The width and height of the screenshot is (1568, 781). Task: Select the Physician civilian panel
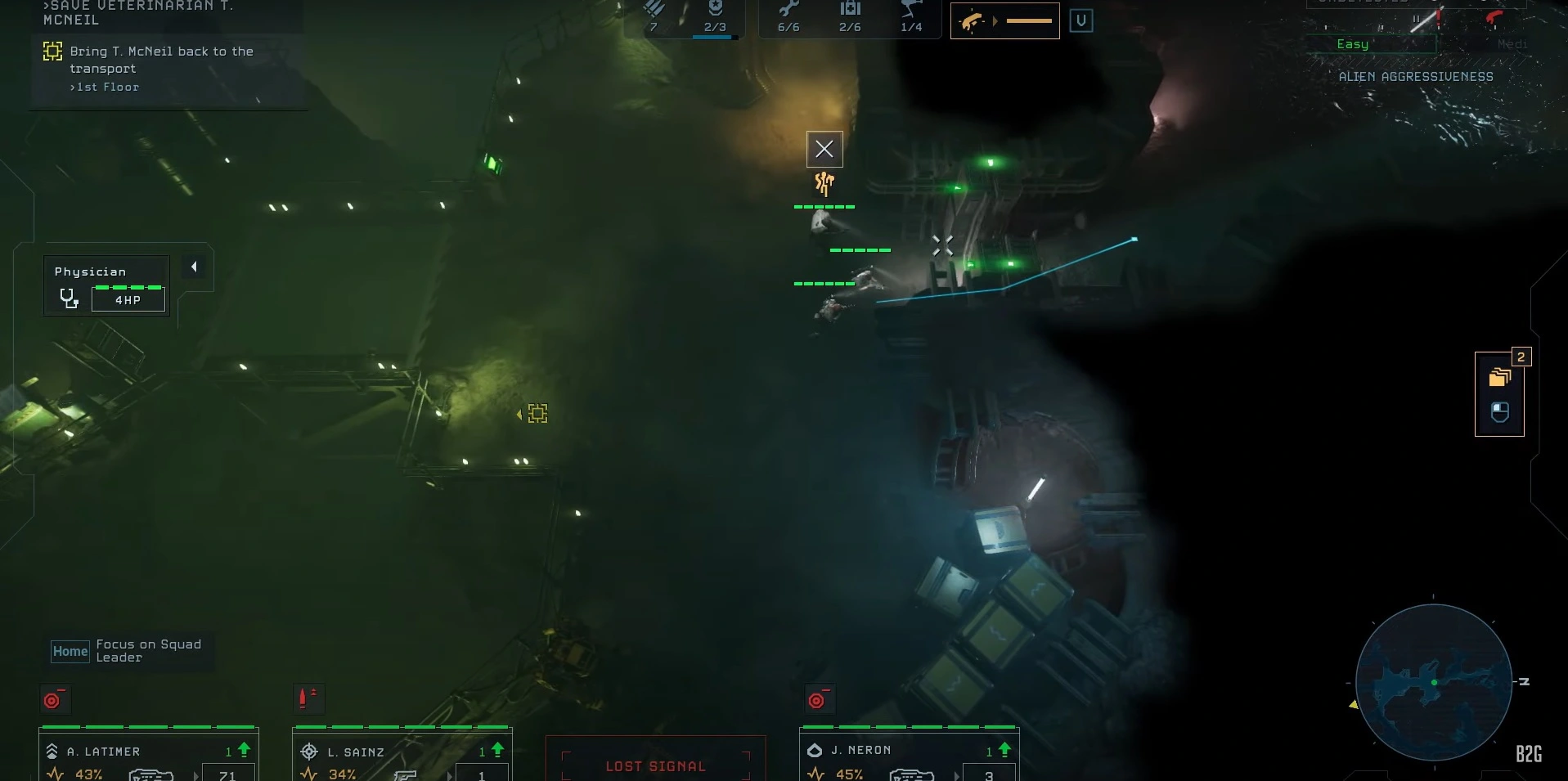(106, 286)
